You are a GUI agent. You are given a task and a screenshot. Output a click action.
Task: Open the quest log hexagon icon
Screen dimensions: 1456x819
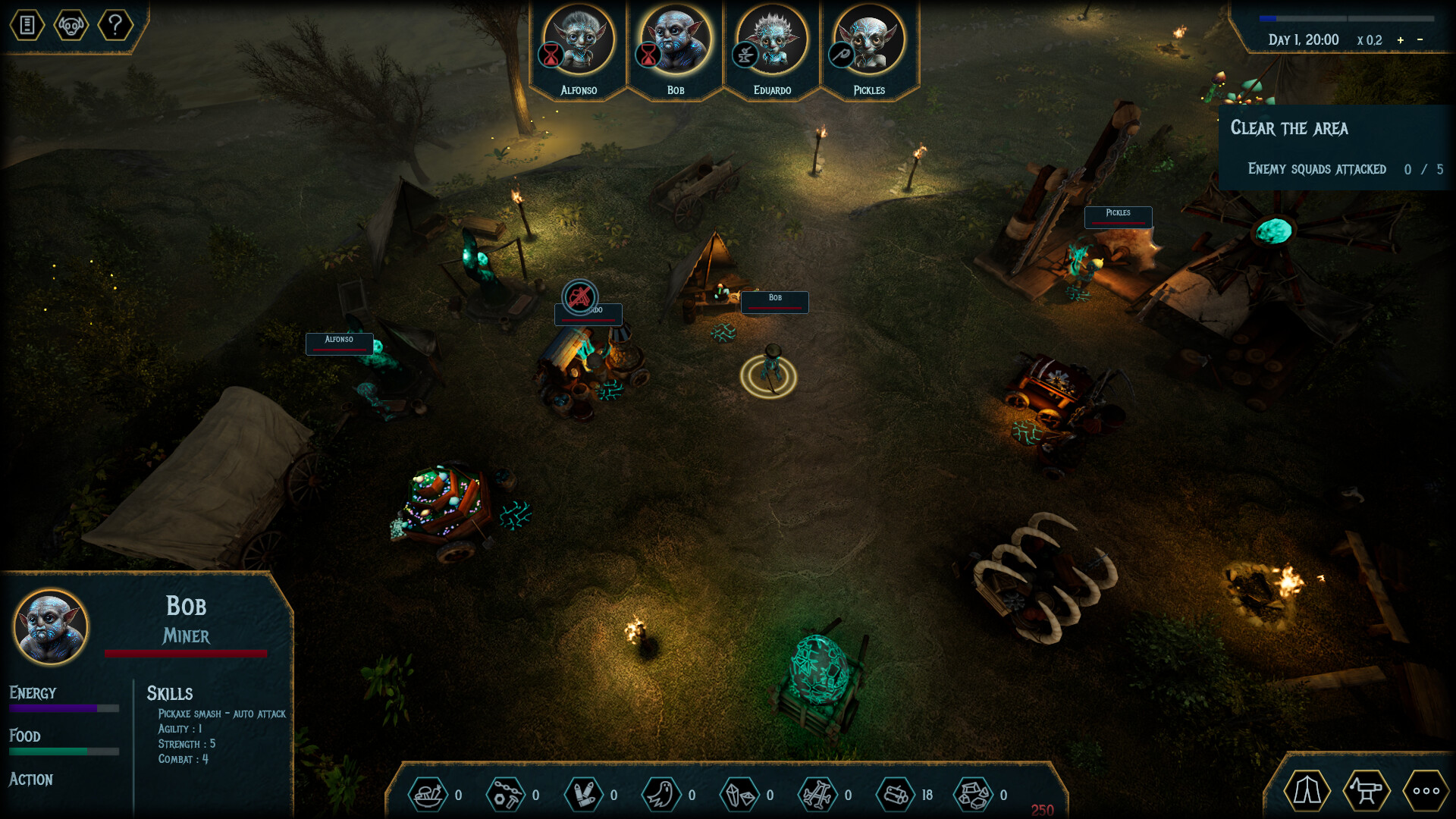[27, 25]
